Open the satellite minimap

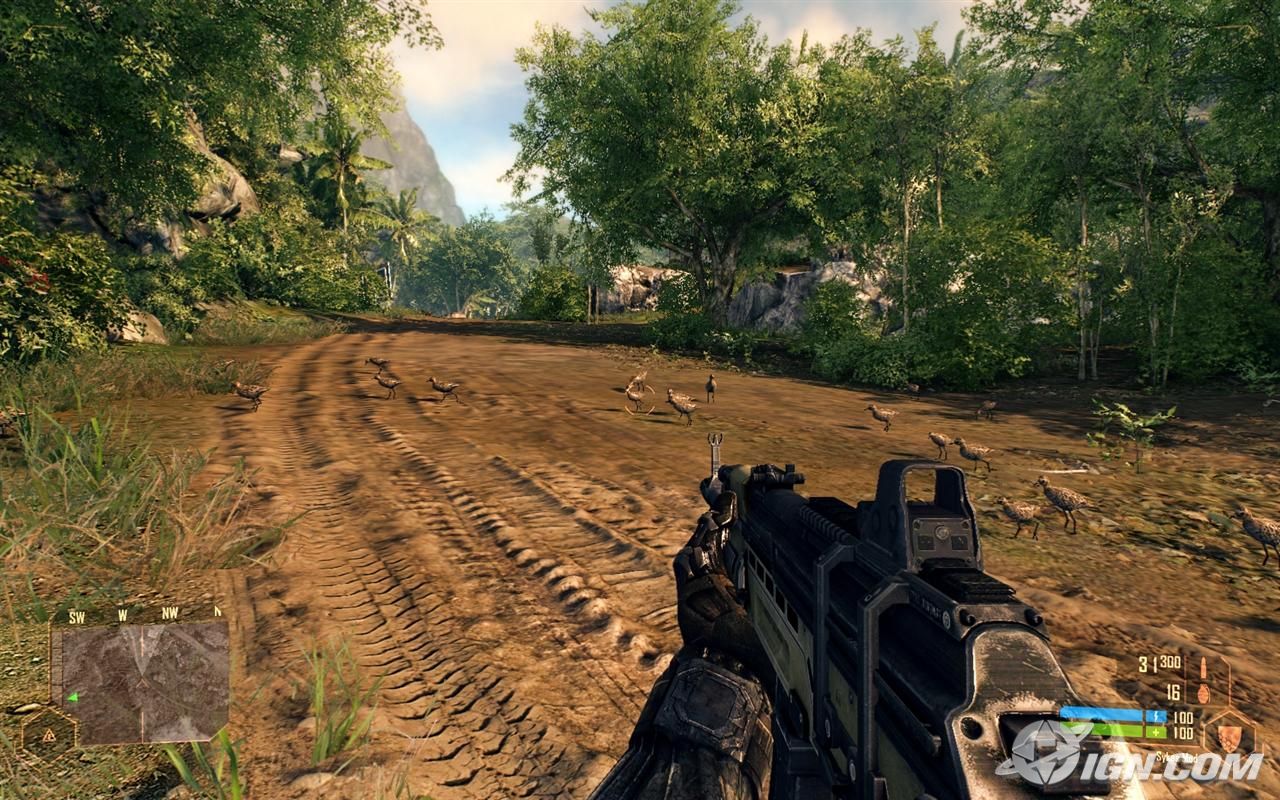coord(145,682)
